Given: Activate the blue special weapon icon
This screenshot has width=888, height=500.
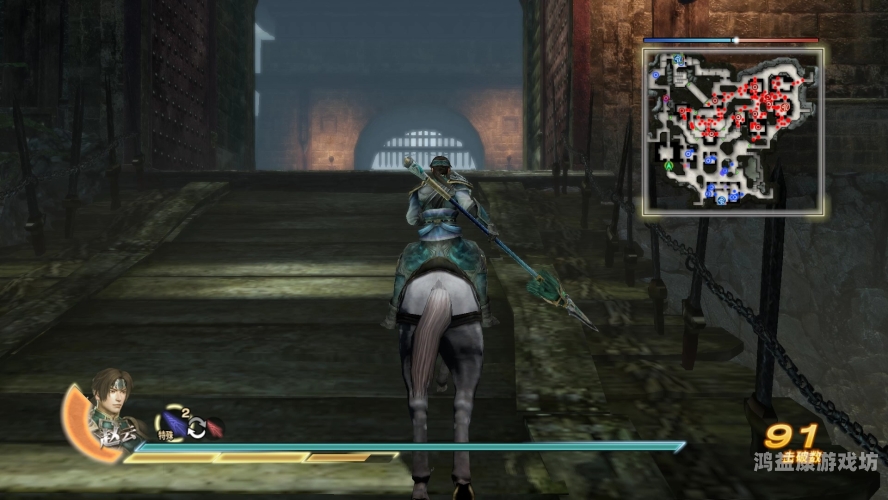Looking at the screenshot, I should (174, 423).
